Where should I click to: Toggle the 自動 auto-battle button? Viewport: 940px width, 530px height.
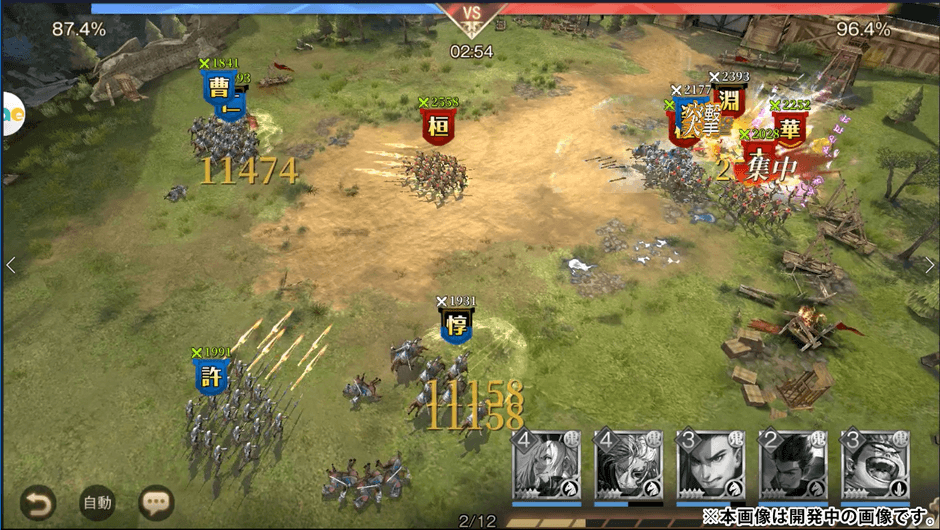click(97, 502)
